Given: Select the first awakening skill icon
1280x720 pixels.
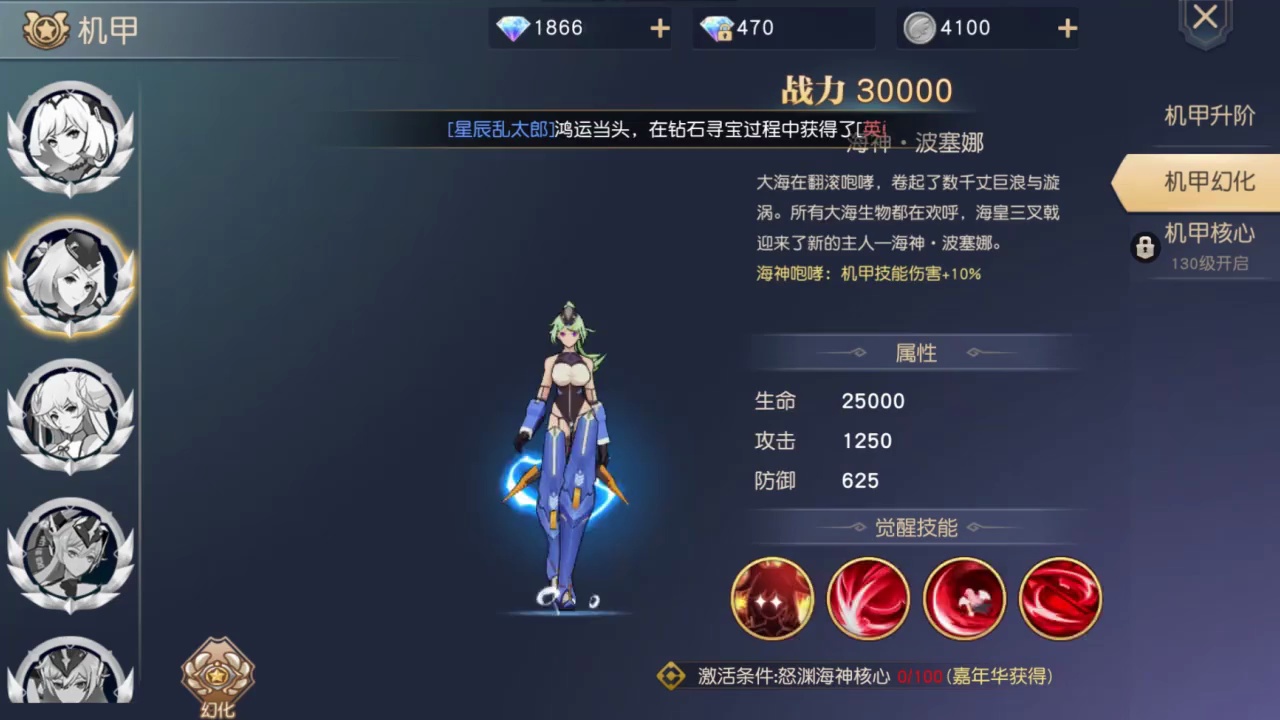Looking at the screenshot, I should pos(772,597).
